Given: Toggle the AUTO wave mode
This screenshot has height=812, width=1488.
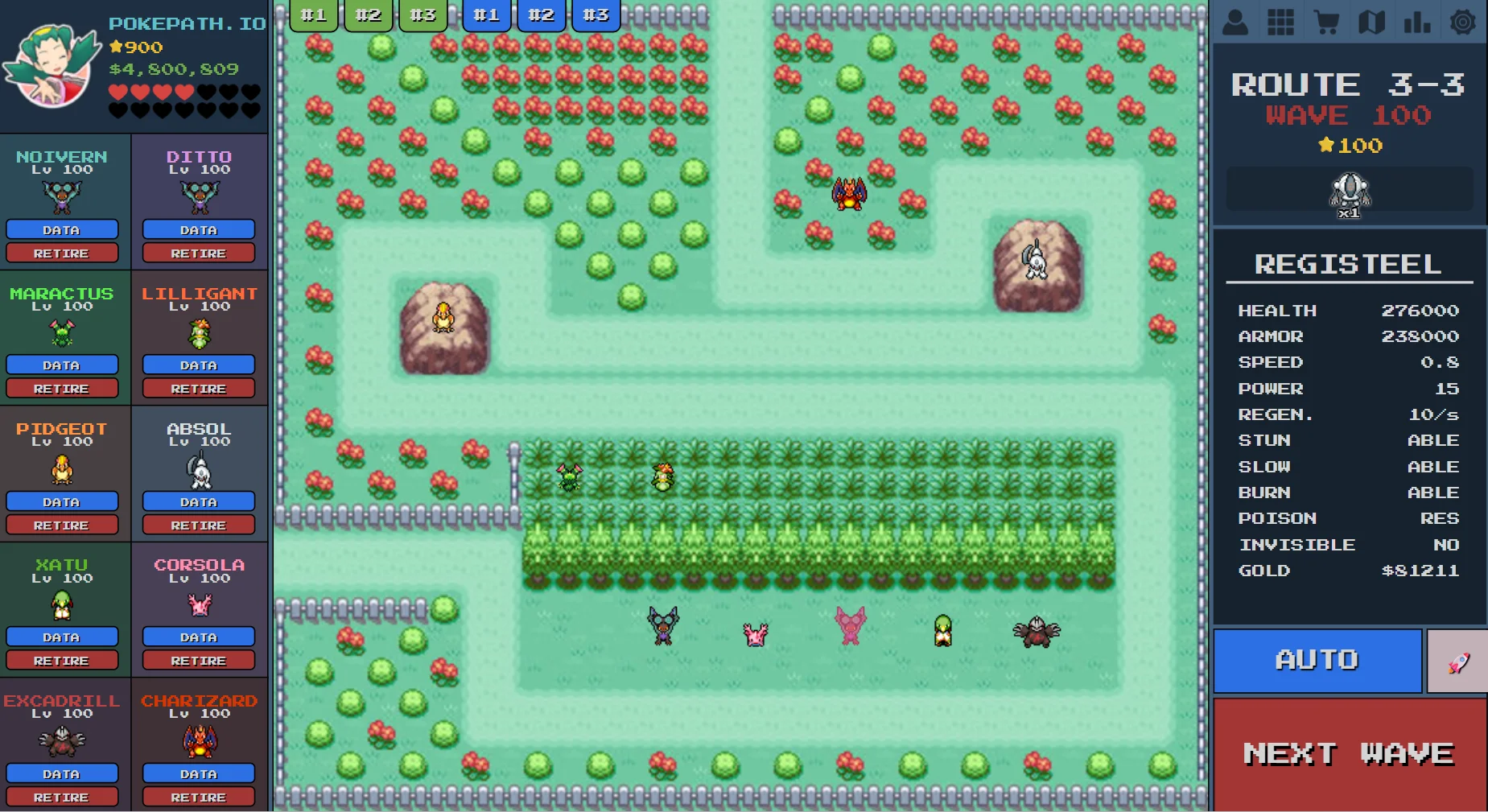Looking at the screenshot, I should (1317, 660).
